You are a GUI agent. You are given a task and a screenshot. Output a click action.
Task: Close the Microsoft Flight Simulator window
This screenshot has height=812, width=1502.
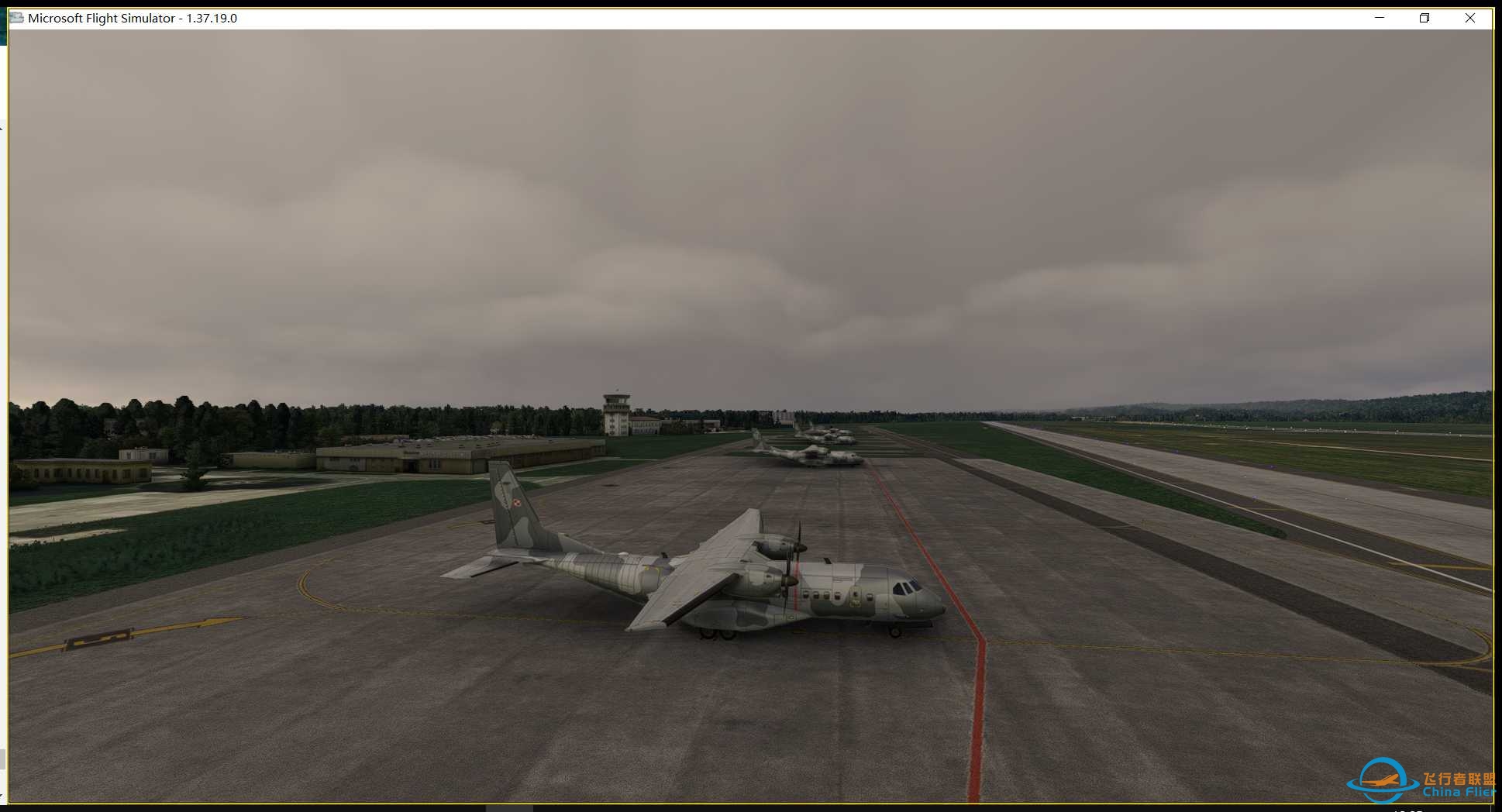click(x=1469, y=18)
